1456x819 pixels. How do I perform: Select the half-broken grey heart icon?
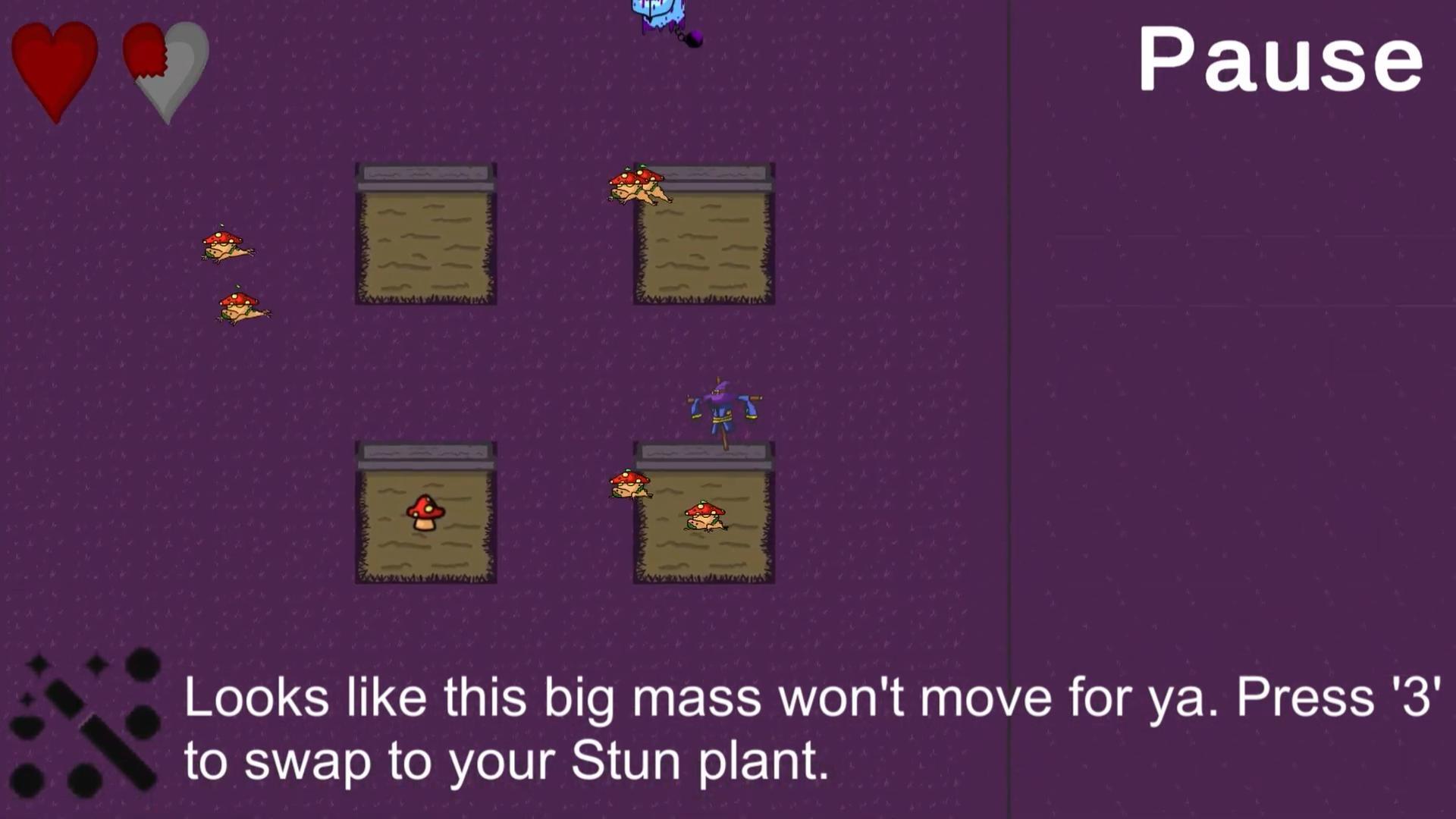(x=164, y=68)
